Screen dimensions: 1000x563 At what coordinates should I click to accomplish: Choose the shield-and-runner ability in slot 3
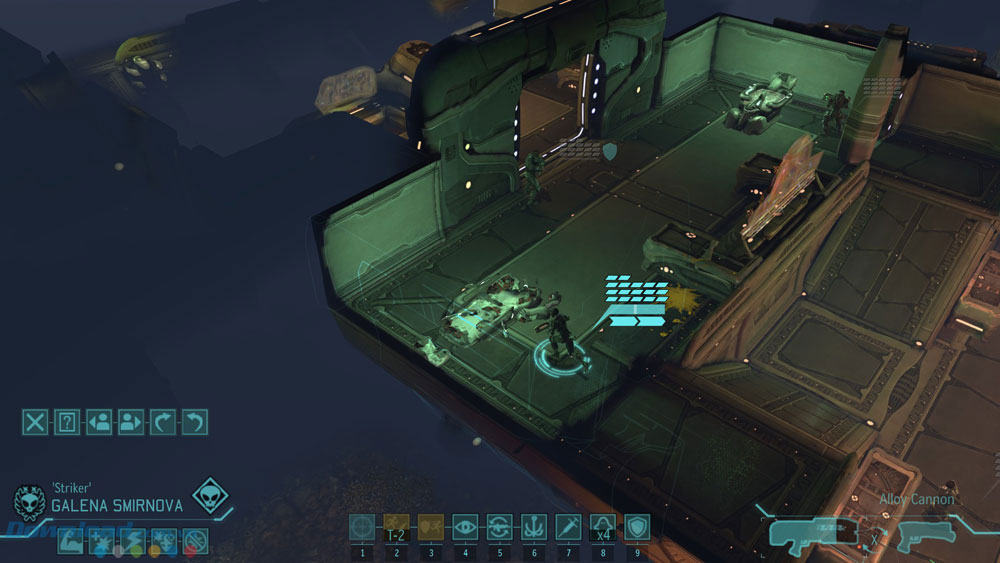click(431, 528)
